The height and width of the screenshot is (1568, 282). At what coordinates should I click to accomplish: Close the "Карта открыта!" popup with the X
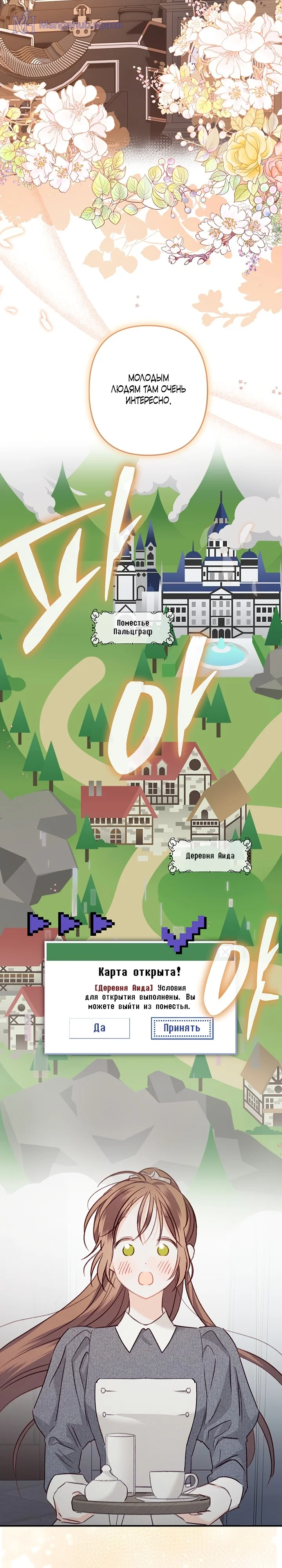pos(225,952)
